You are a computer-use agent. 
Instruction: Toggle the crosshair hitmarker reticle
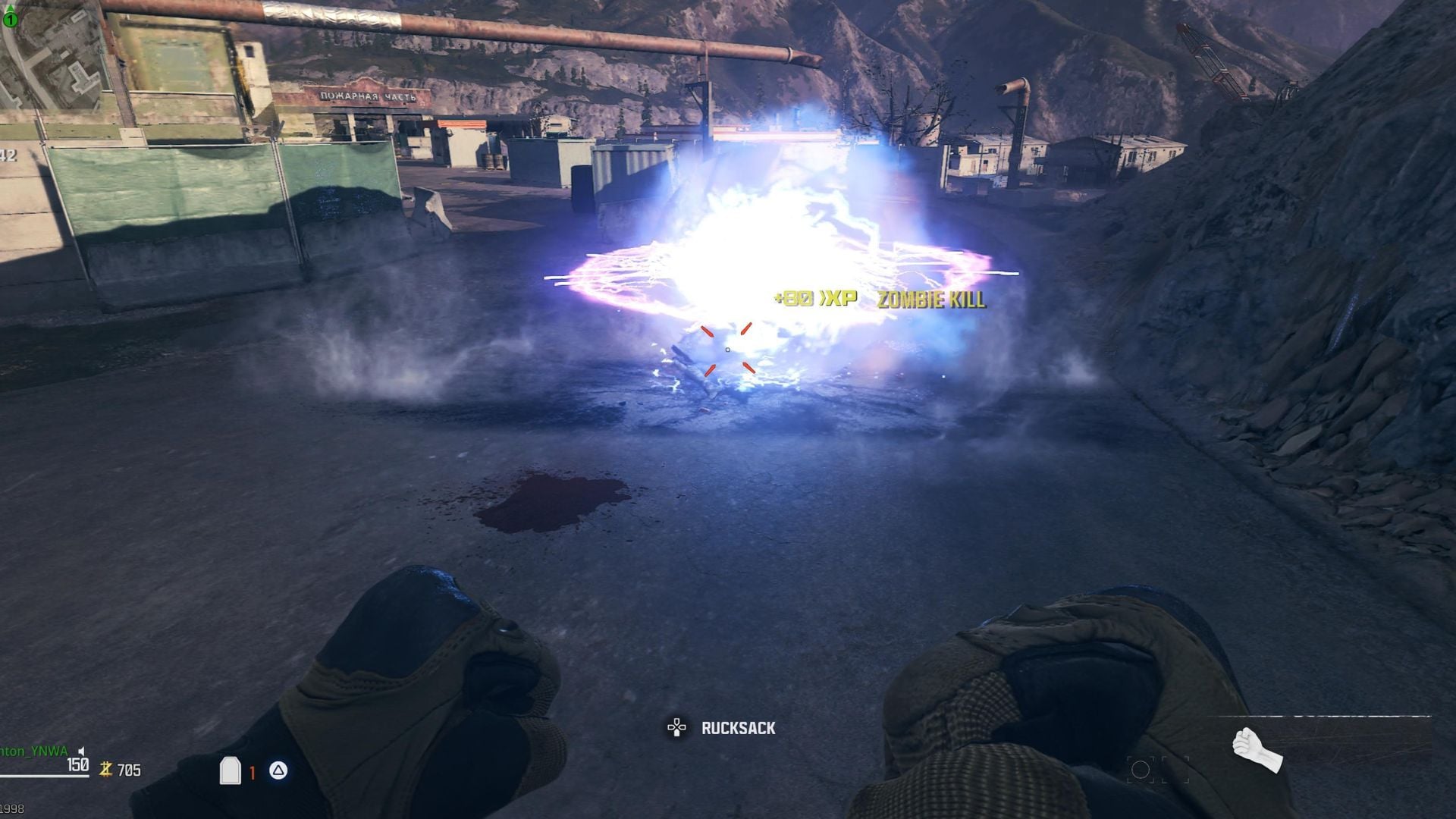coord(728,351)
